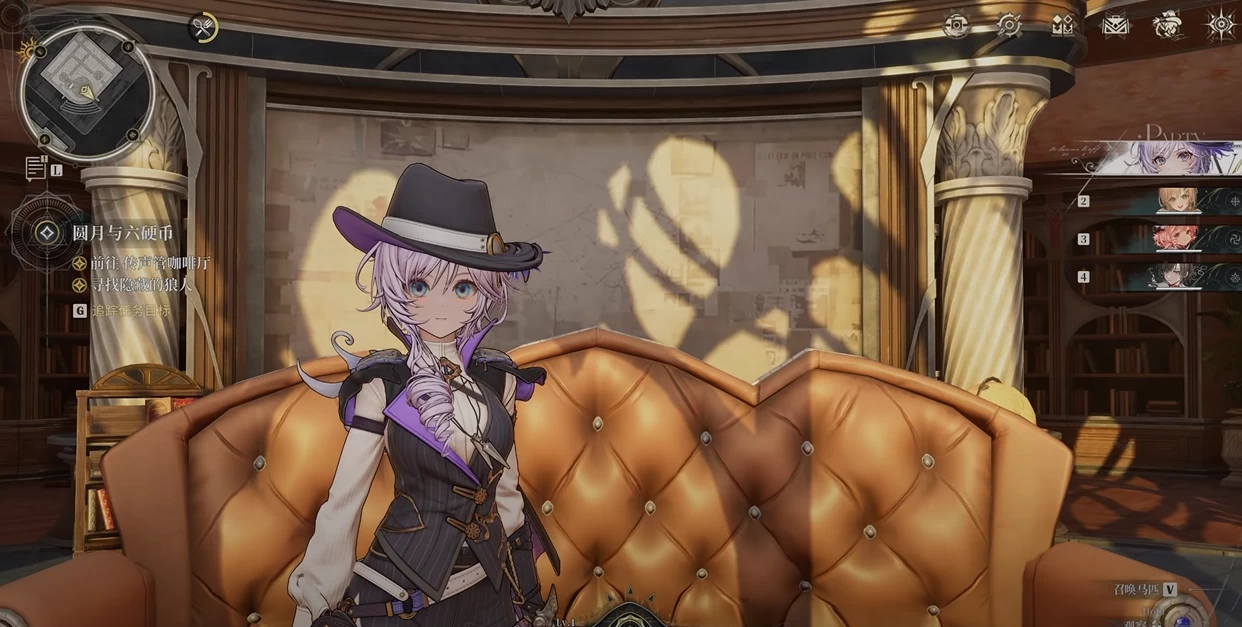Click the sun icon beside the minimap
The height and width of the screenshot is (627, 1242).
27,47
